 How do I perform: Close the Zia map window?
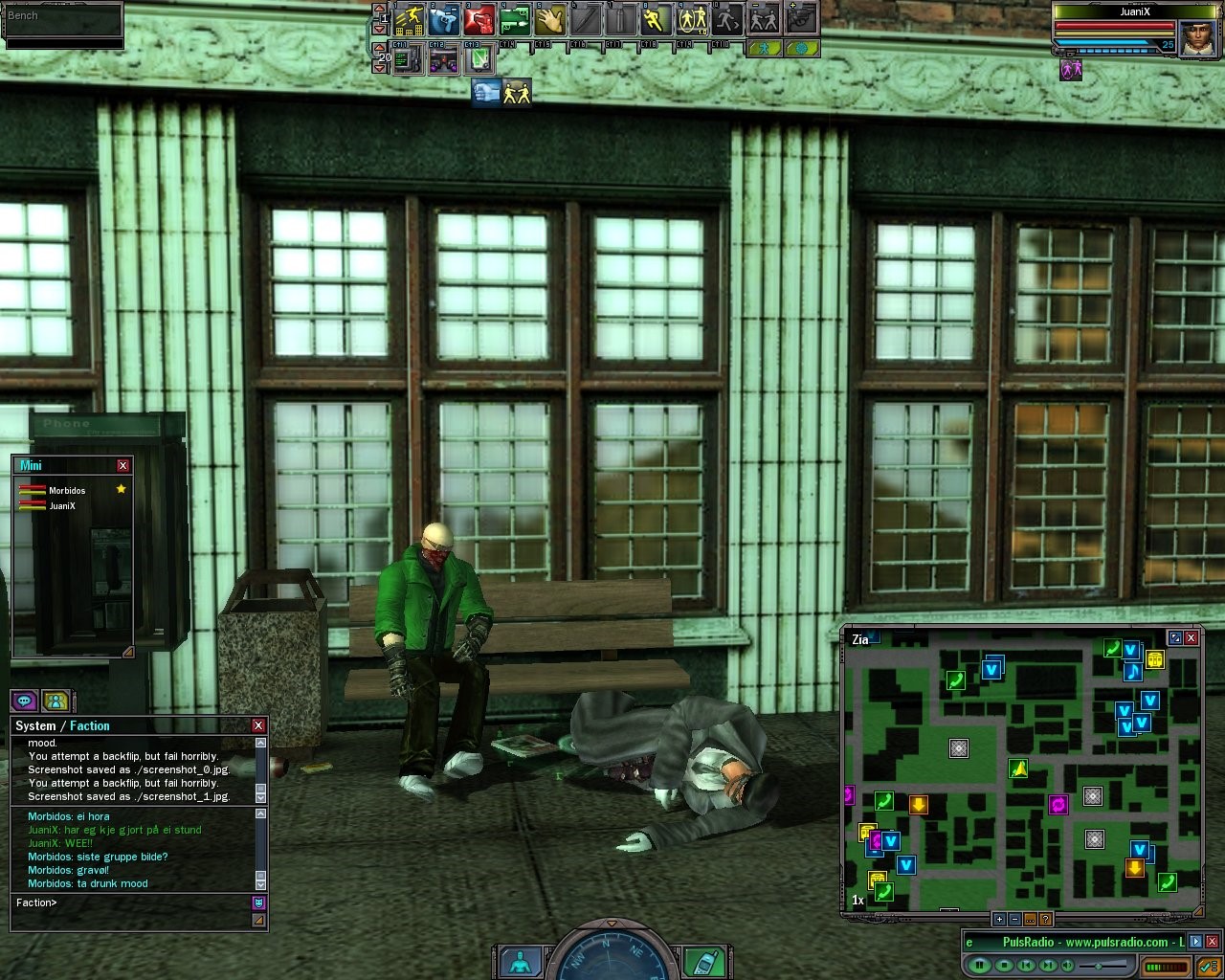[x=1192, y=637]
